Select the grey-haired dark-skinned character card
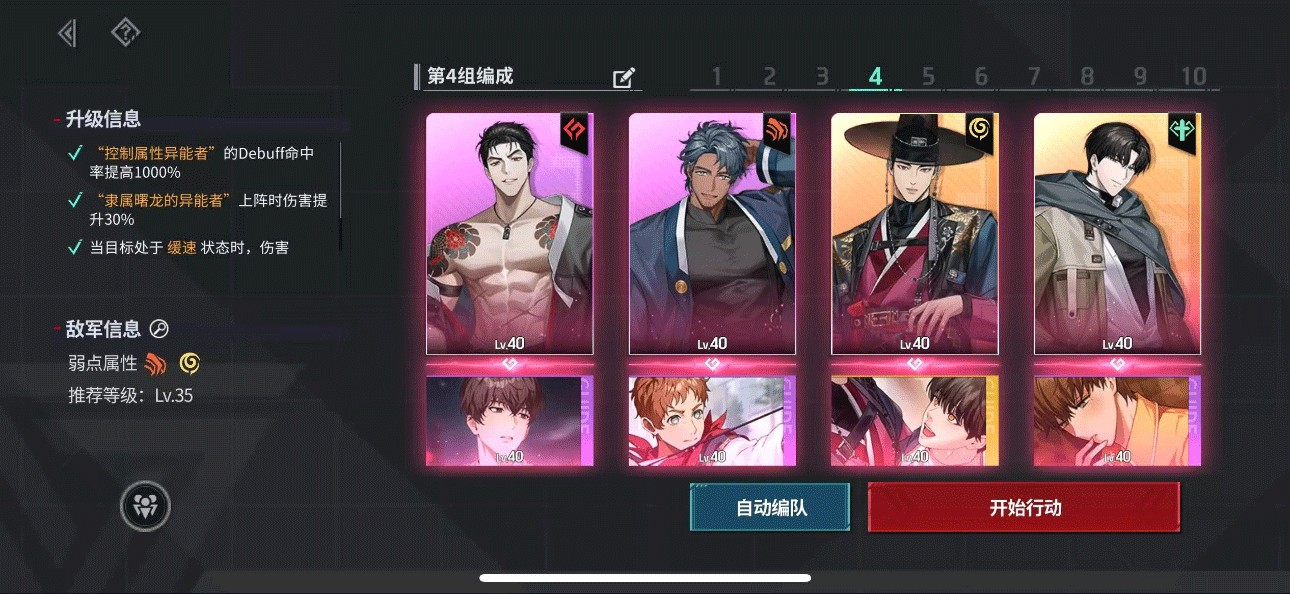Image resolution: width=1290 pixels, height=594 pixels. (x=712, y=233)
